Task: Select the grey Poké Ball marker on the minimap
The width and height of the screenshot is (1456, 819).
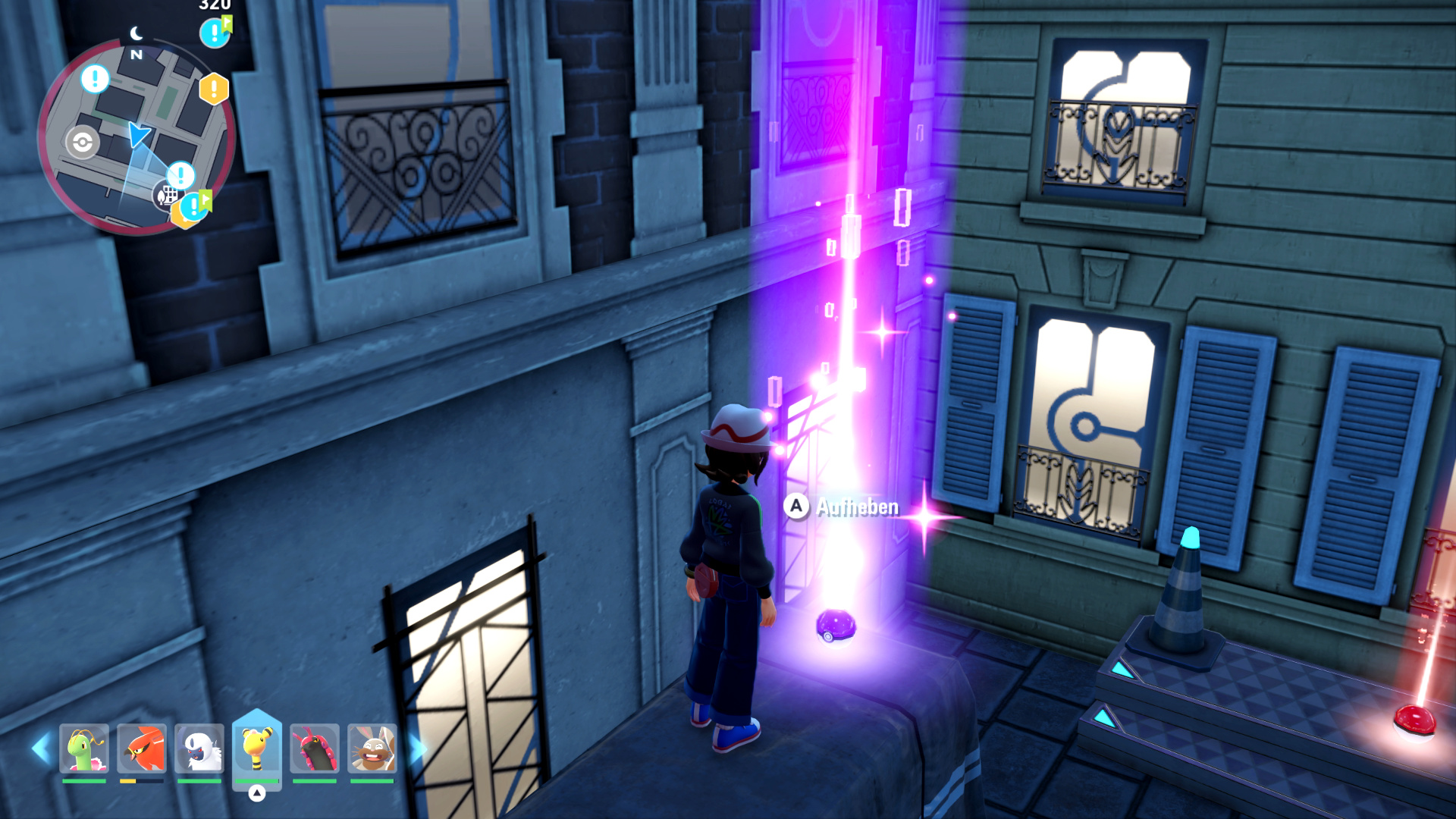Action: [x=82, y=142]
